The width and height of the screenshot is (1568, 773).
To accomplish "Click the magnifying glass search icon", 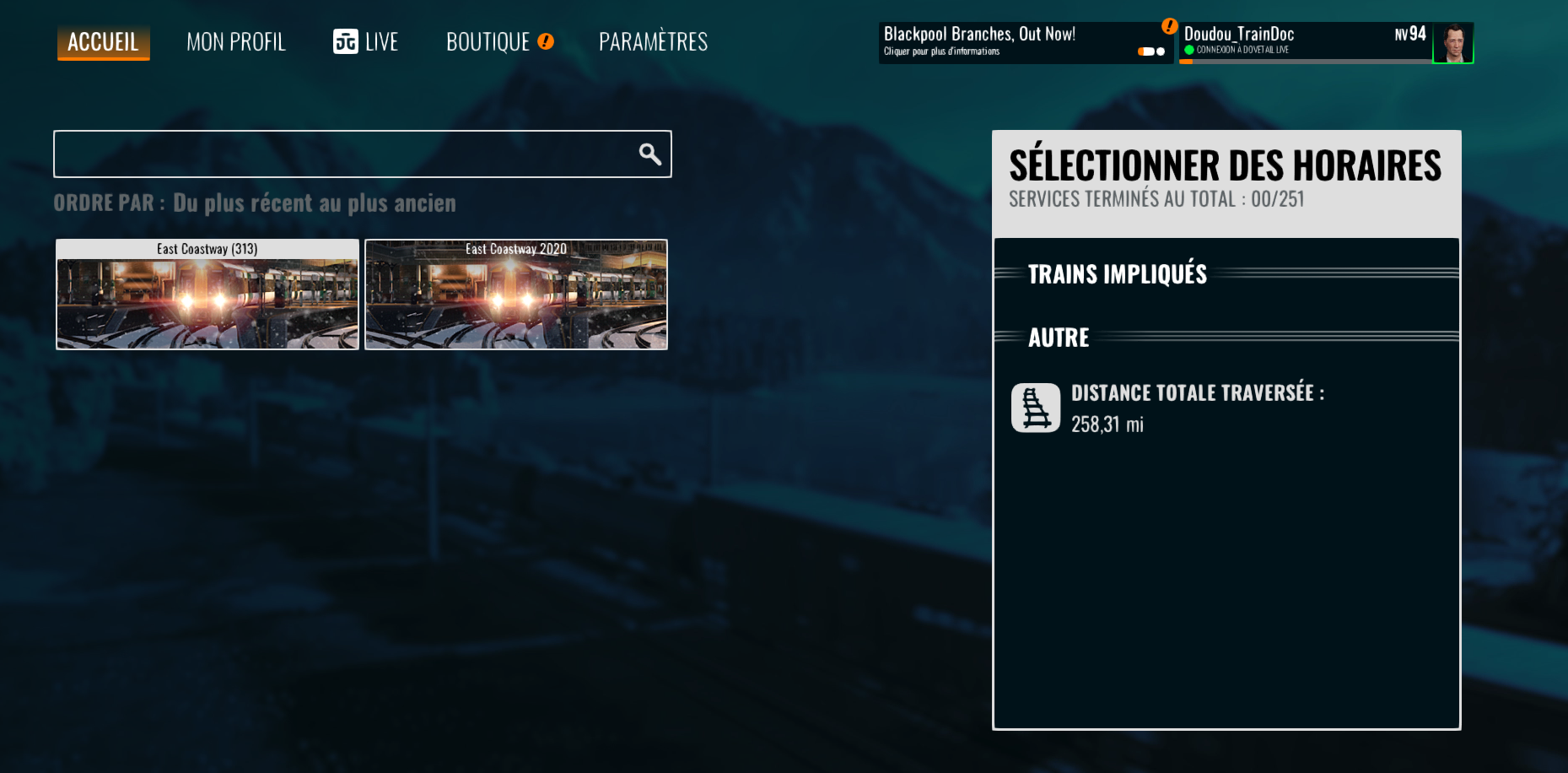I will pos(649,154).
